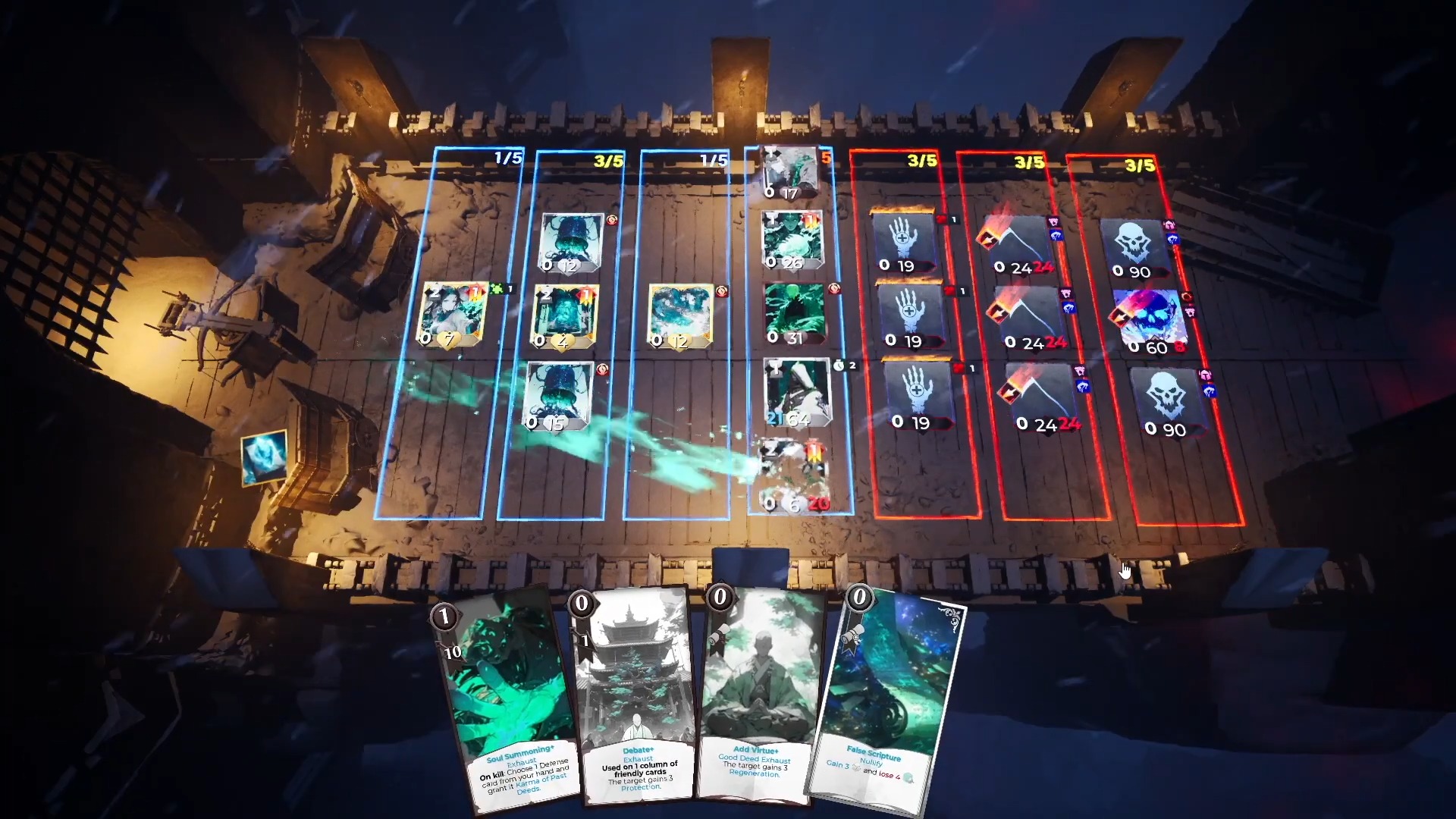This screenshot has width=1456, height=819.
Task: Expand the cost banner on Soul Summoning+ card
Action: click(443, 617)
